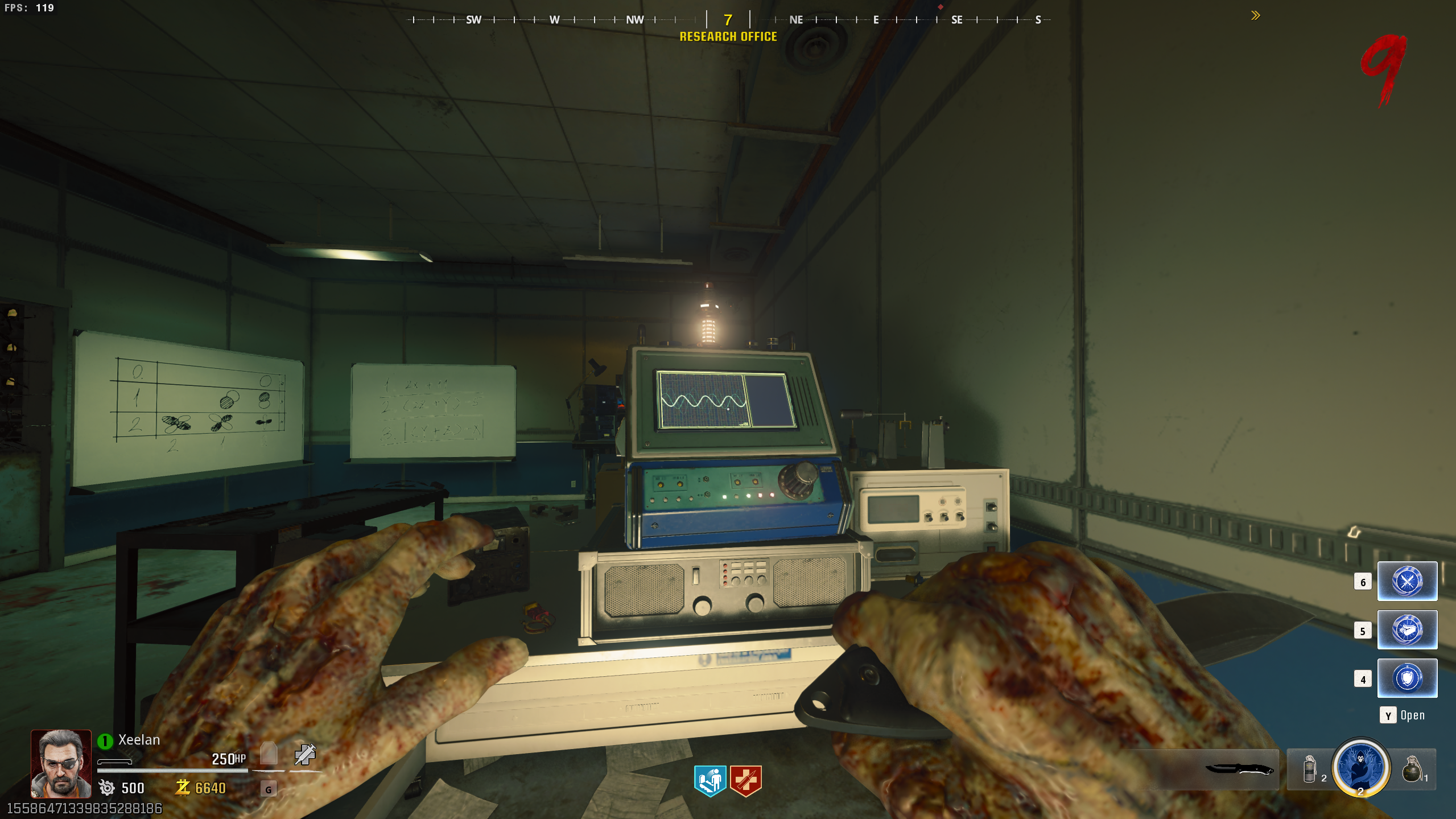Click the yellow double-chevron icon
Viewport: 1456px width, 819px height.
1255,15
